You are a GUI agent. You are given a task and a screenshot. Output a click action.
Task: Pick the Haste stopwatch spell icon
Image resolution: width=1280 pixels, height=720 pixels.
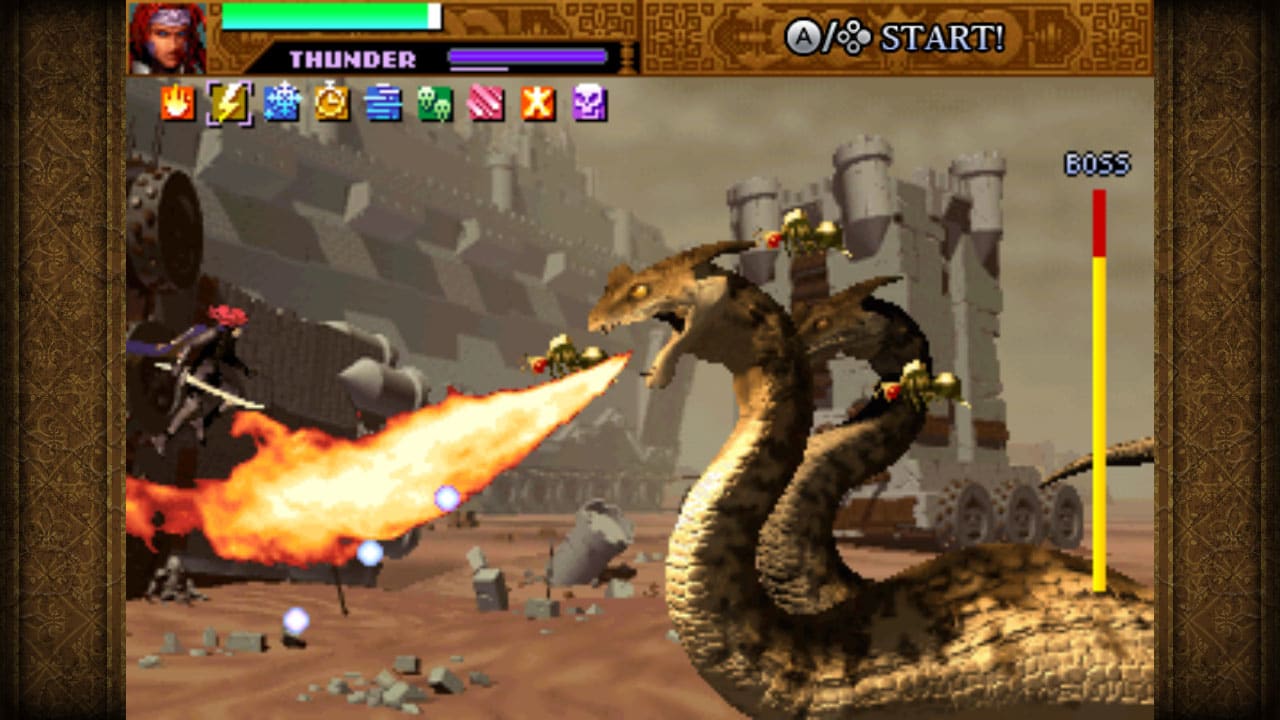(333, 104)
